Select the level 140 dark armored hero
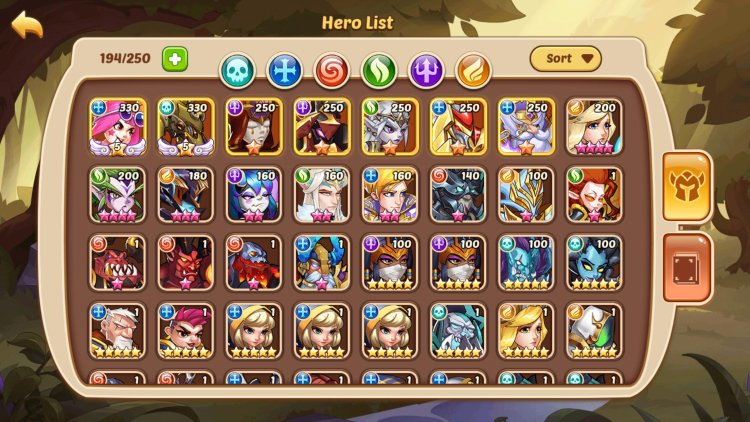 click(x=458, y=194)
